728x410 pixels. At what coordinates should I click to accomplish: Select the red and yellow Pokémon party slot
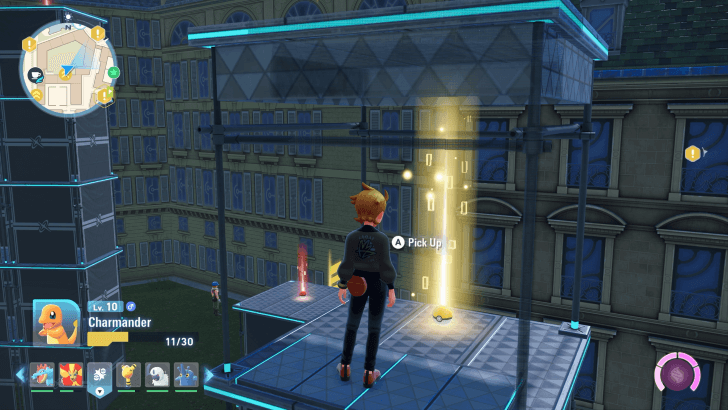(71, 375)
